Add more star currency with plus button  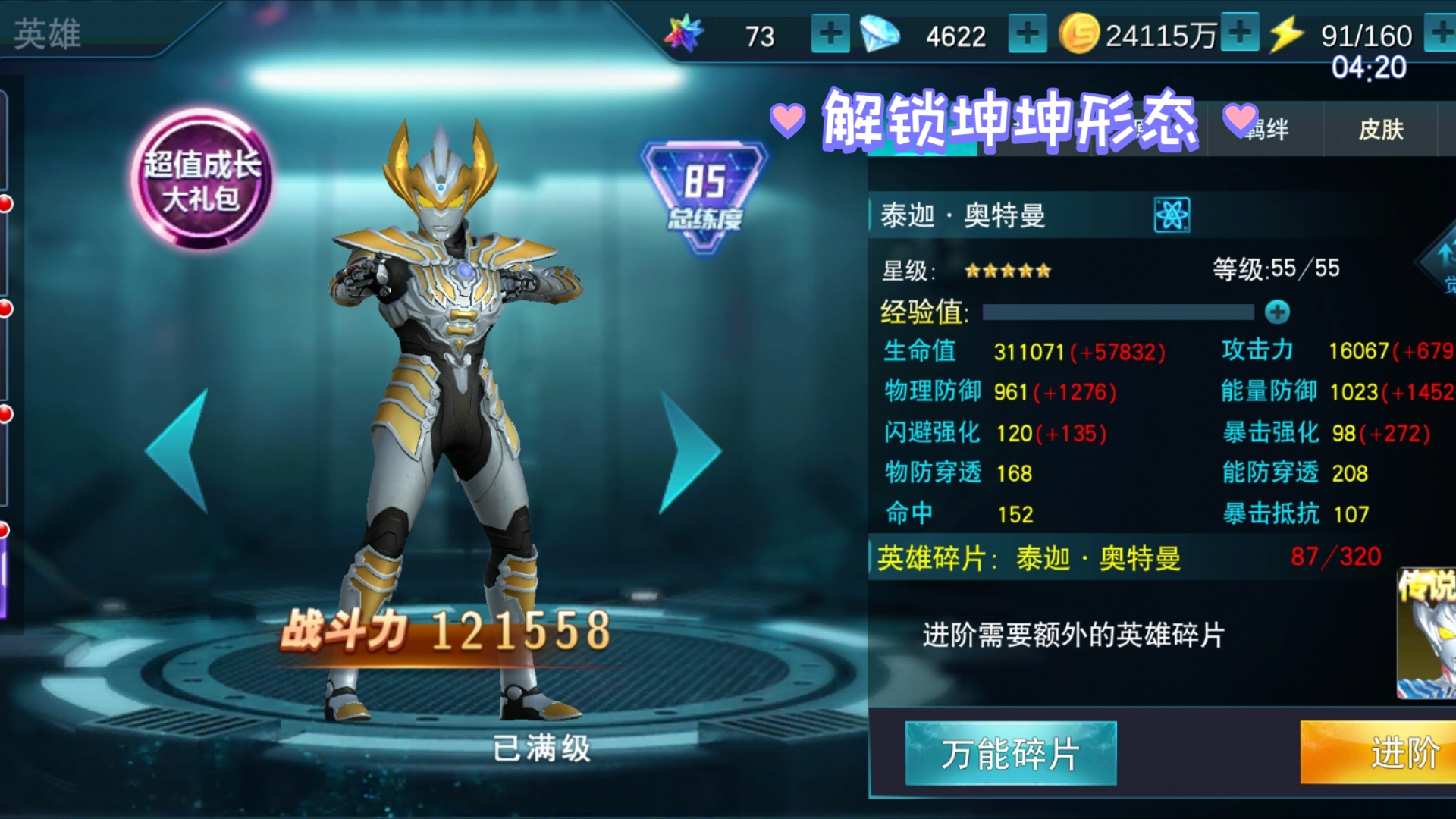(x=830, y=34)
